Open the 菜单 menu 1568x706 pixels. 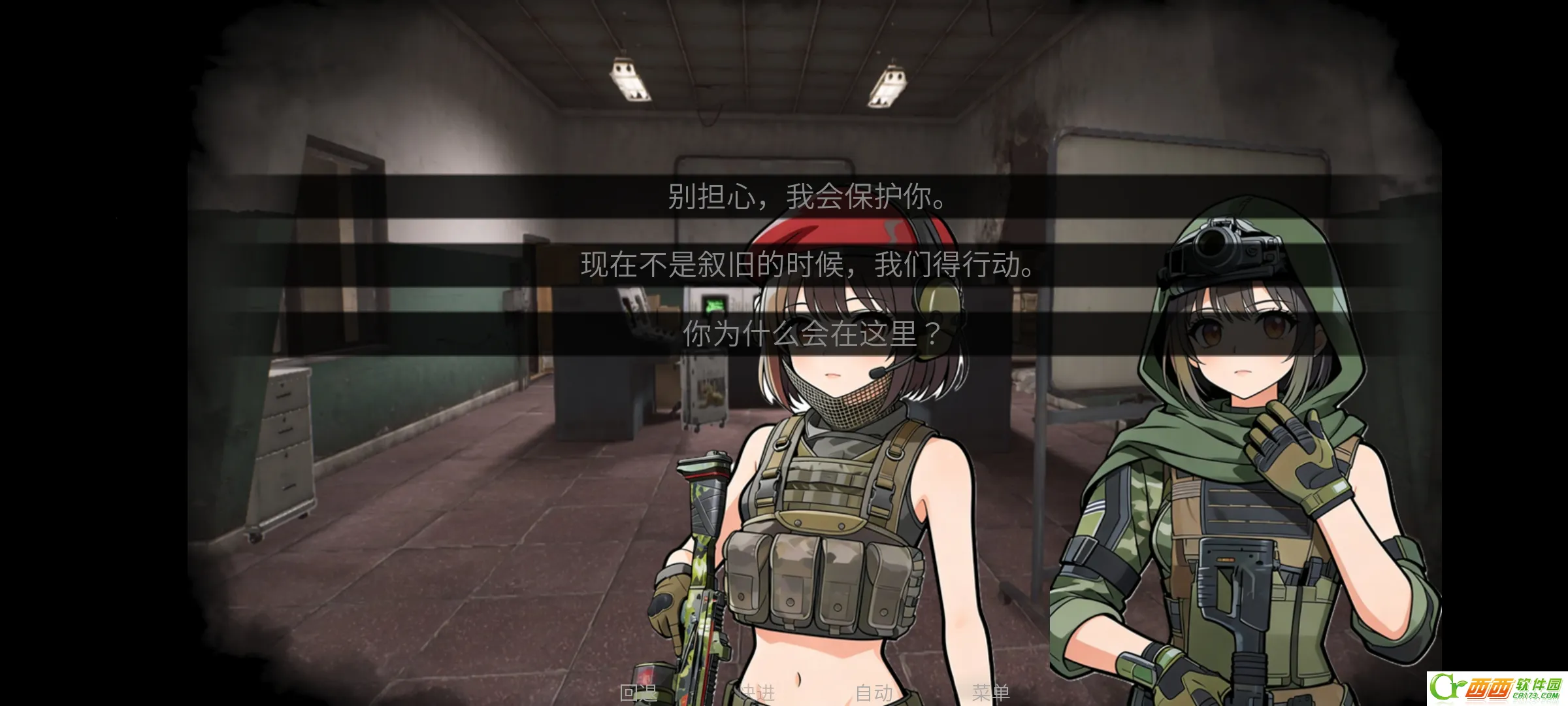tap(990, 692)
